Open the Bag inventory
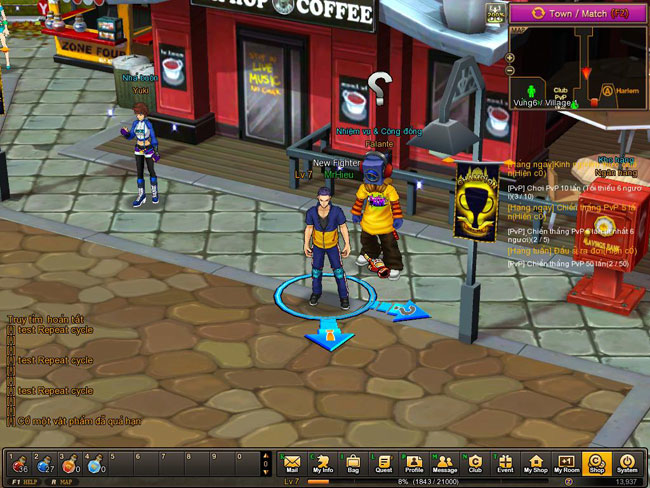Screen dimensions: 650x488 coord(353,464)
